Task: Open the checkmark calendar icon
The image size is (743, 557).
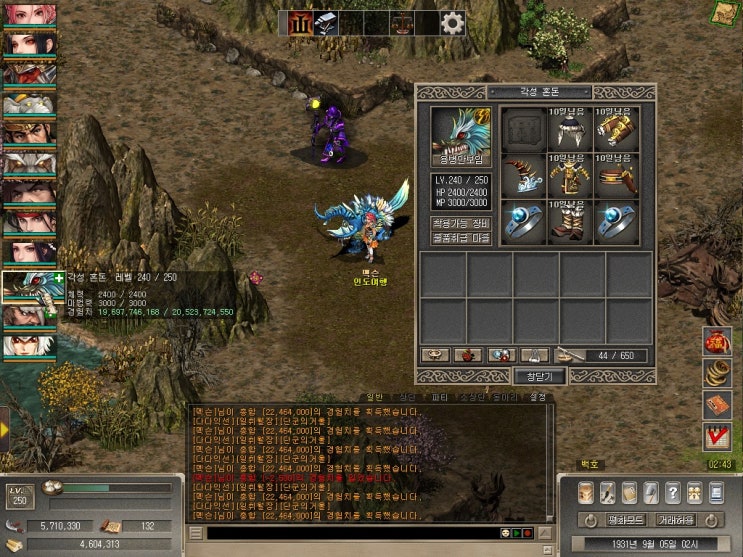Action: click(x=716, y=436)
